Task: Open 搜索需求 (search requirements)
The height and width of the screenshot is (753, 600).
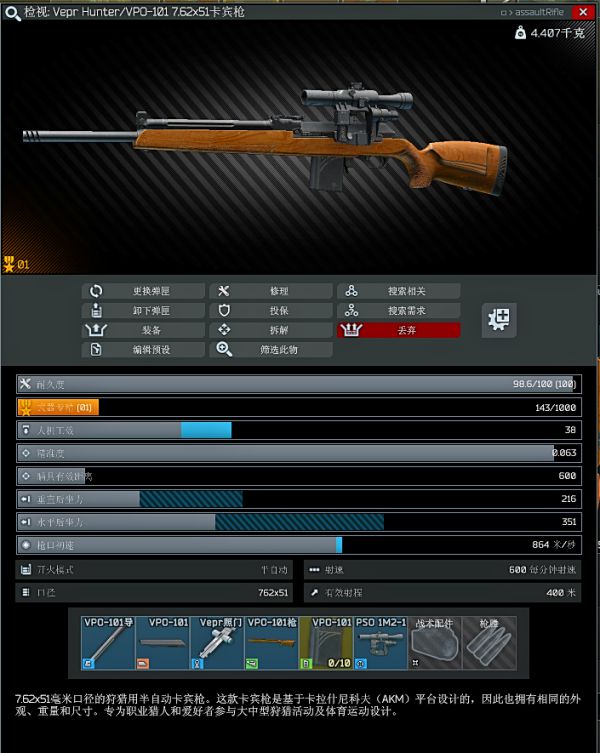Action: pos(398,311)
